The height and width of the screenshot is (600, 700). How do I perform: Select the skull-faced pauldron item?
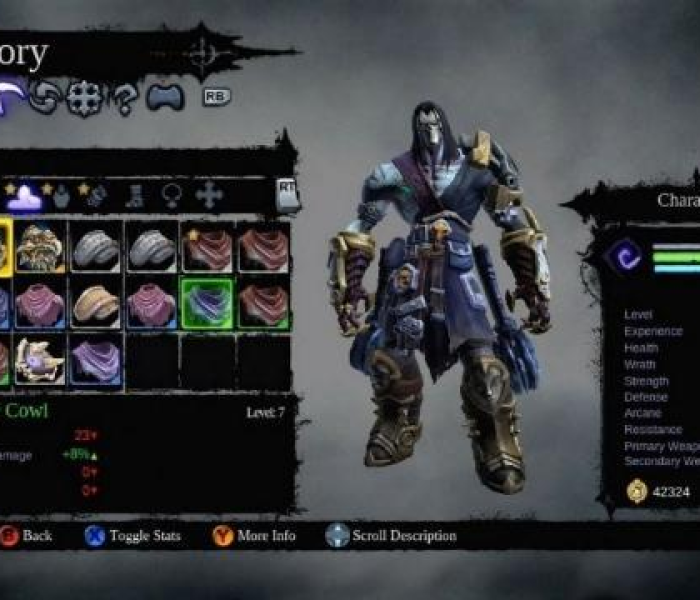[41, 247]
